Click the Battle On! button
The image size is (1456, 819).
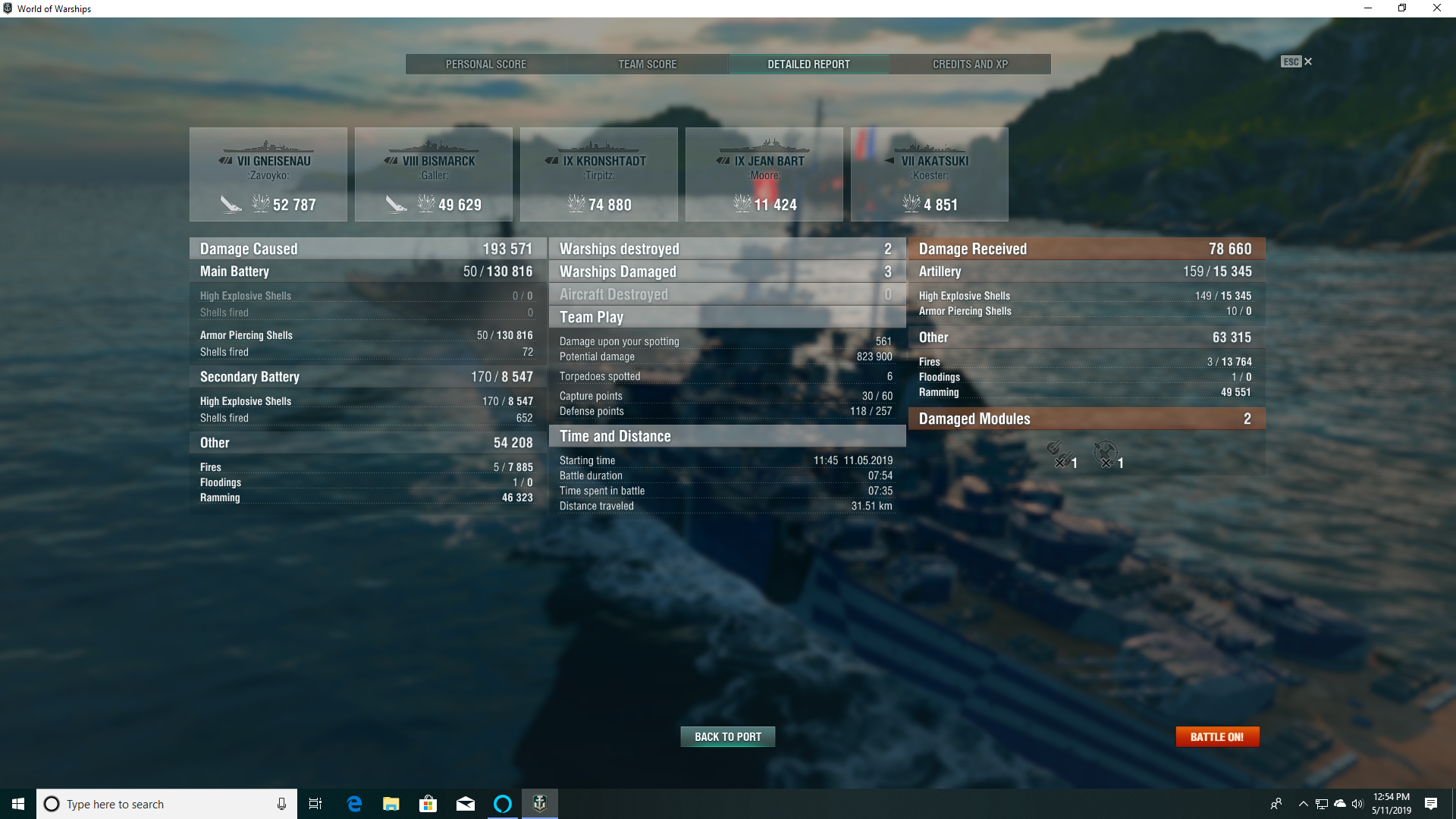coord(1217,736)
